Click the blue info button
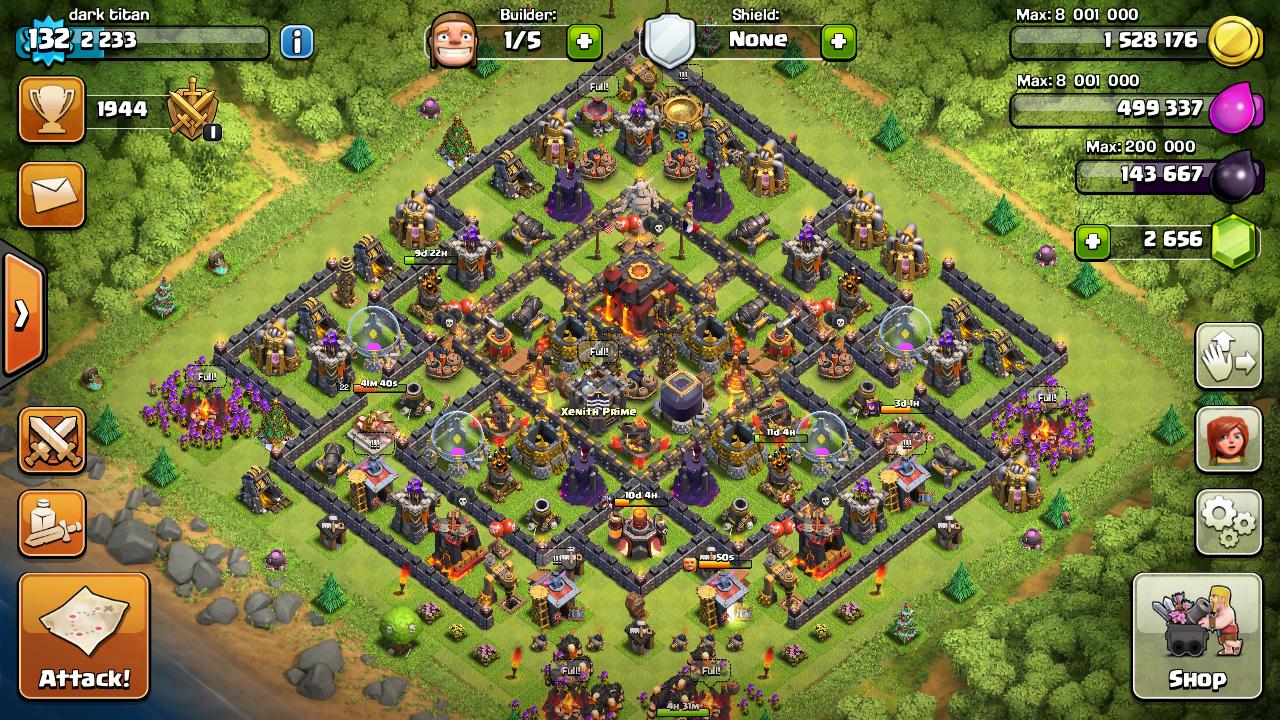1280x720 pixels. (296, 42)
